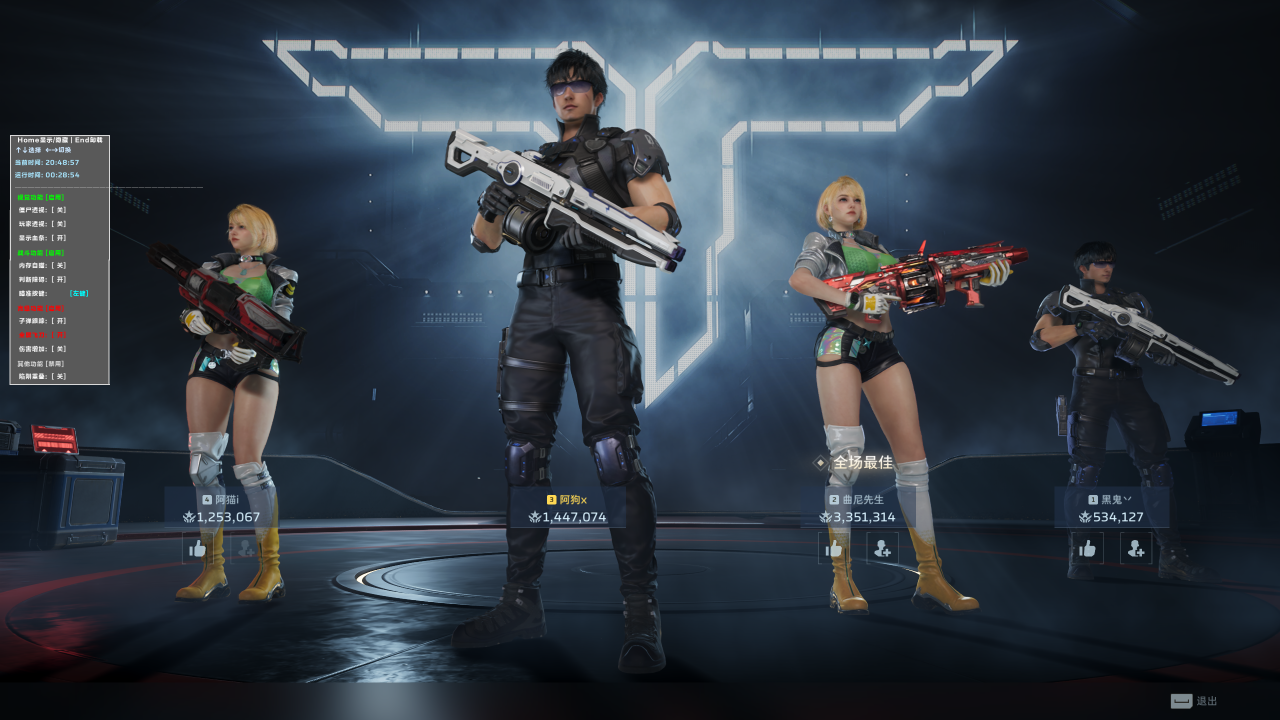Like MVP player 曲尼先生

[x=834, y=548]
